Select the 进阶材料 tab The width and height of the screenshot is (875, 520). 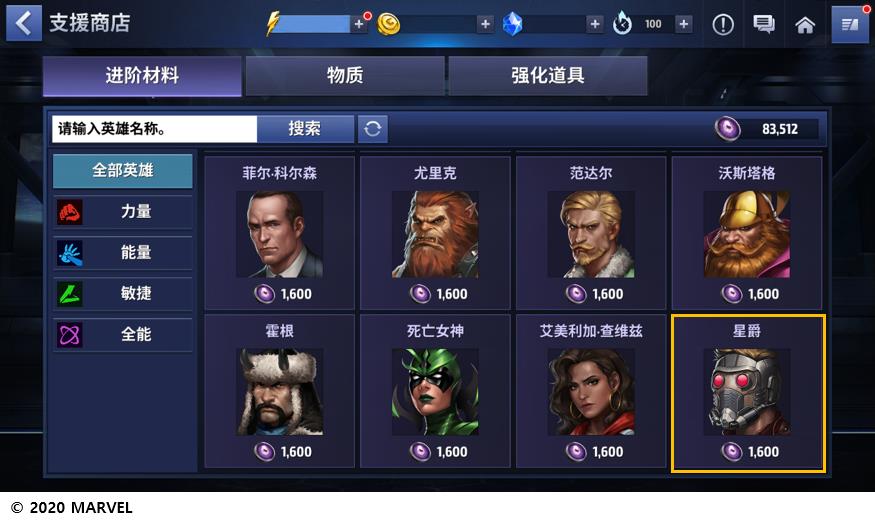point(142,76)
